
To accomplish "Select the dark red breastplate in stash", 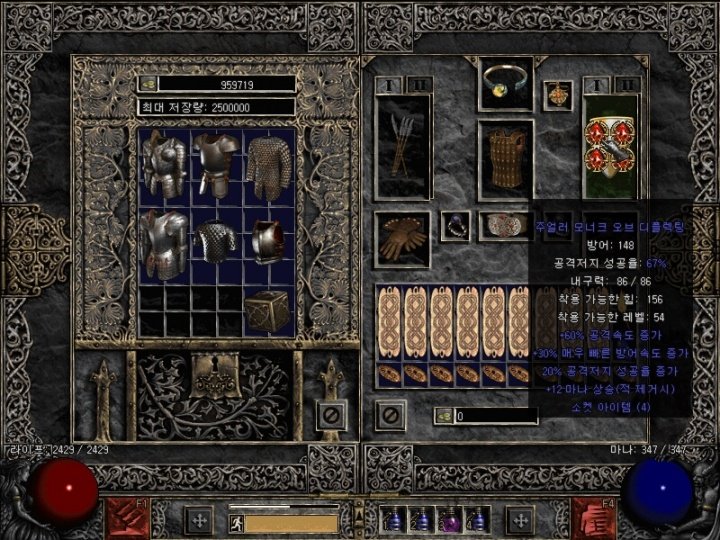I will point(268,242).
